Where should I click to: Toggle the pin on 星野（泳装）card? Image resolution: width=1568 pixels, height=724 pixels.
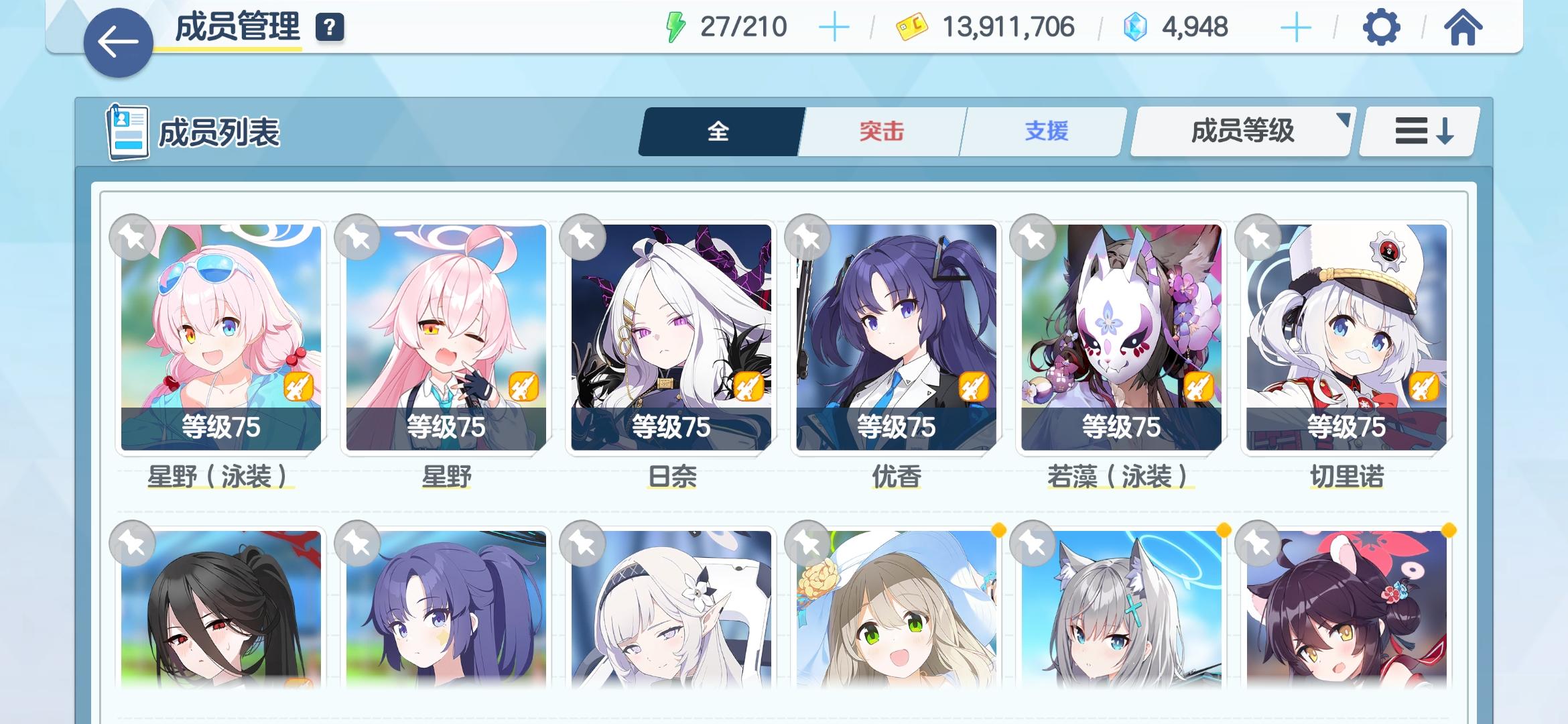[131, 239]
